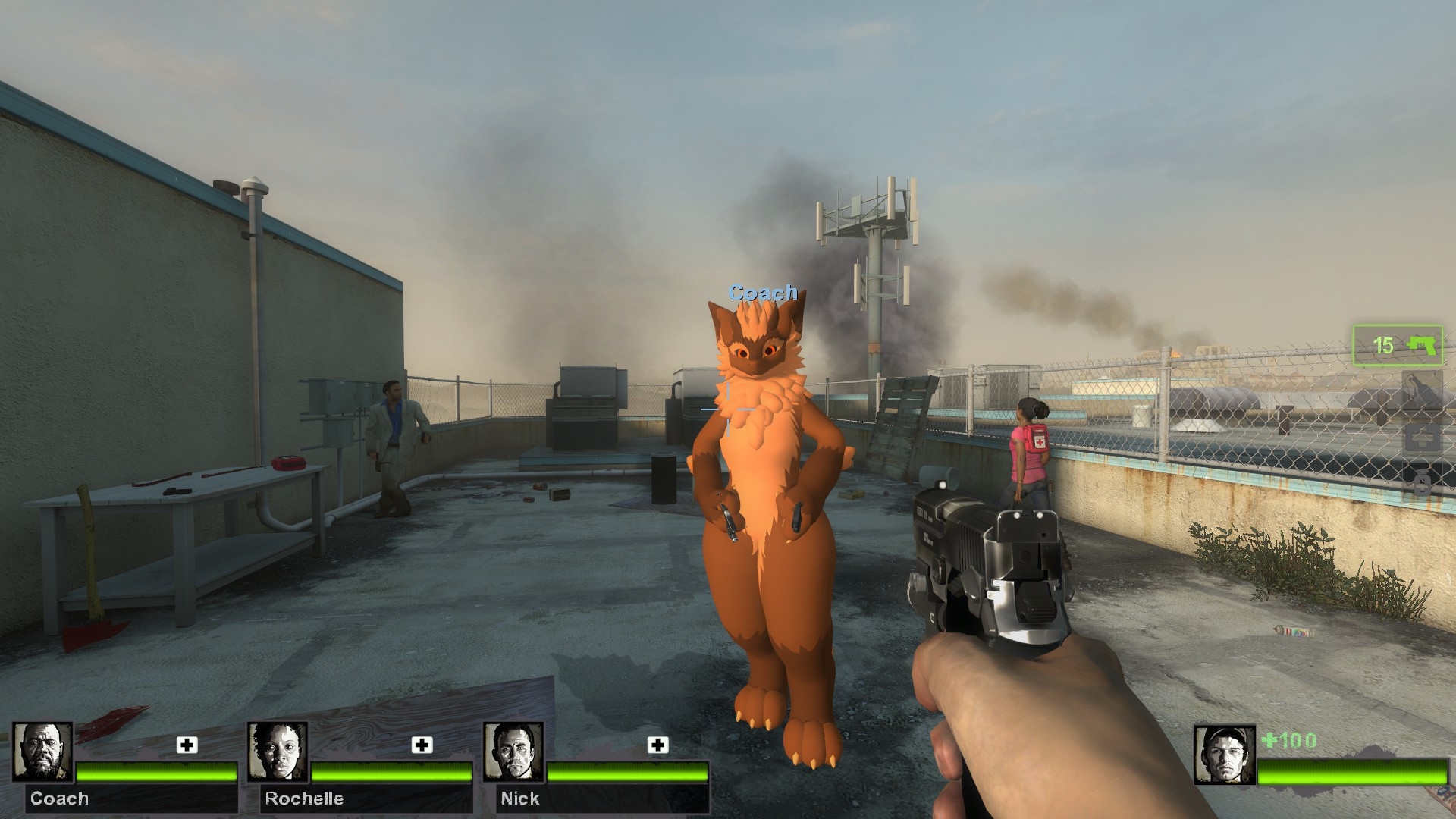The width and height of the screenshot is (1456, 819).
Task: Click Nick's teammate portrait
Action: [513, 752]
